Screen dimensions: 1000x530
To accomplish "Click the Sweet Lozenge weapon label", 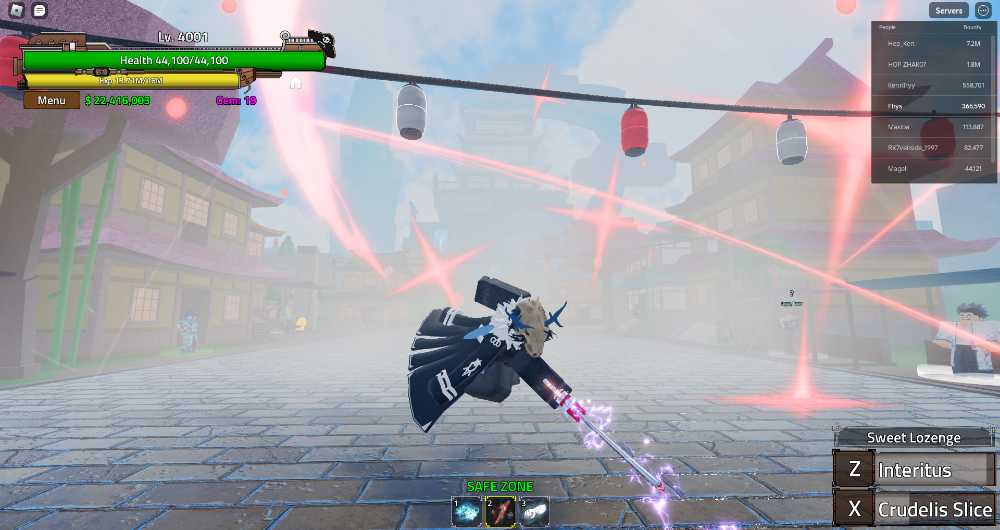I will (914, 437).
